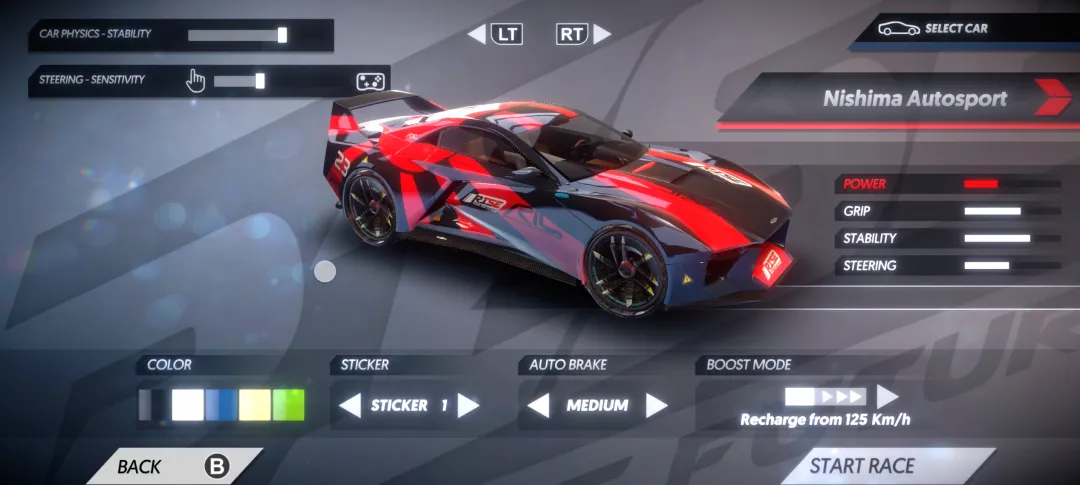
Task: Lower the Auto Brake setting
Action: (x=538, y=406)
